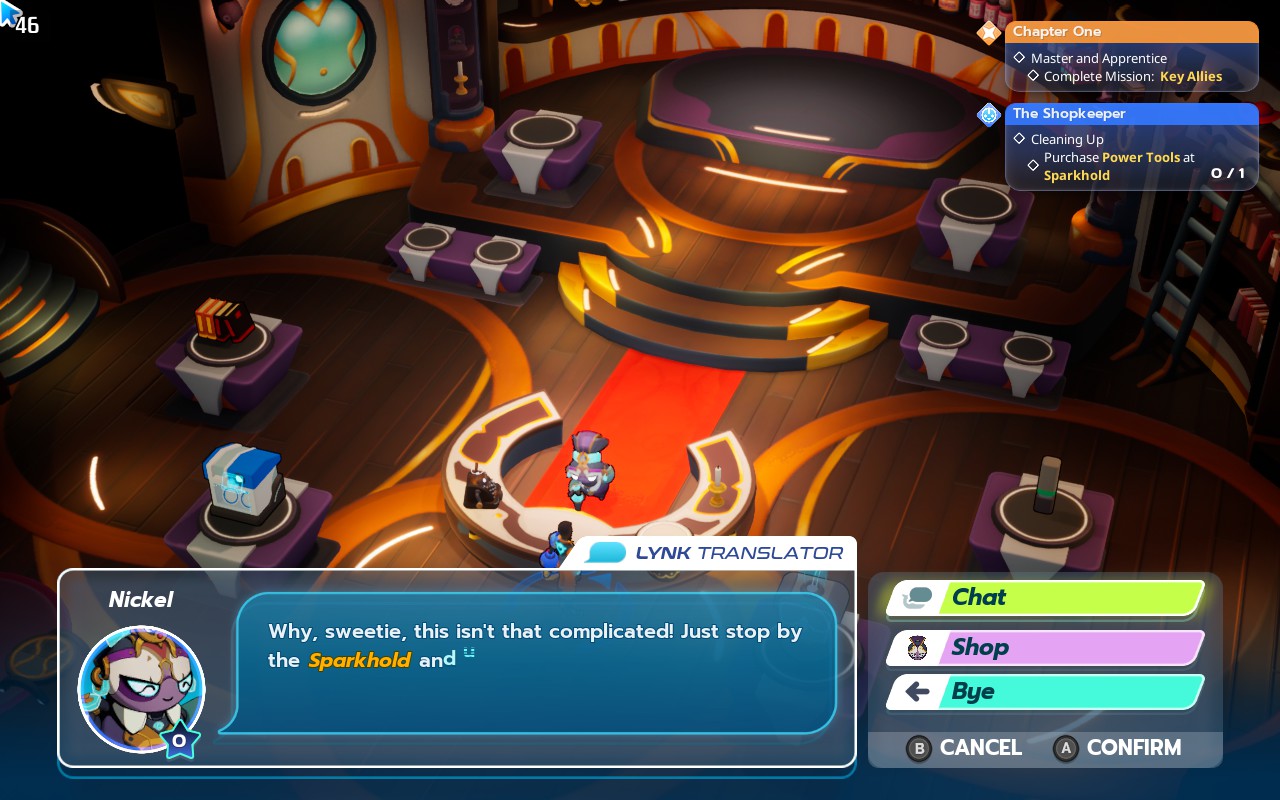
Task: Open the Shop option
Action: click(1046, 648)
